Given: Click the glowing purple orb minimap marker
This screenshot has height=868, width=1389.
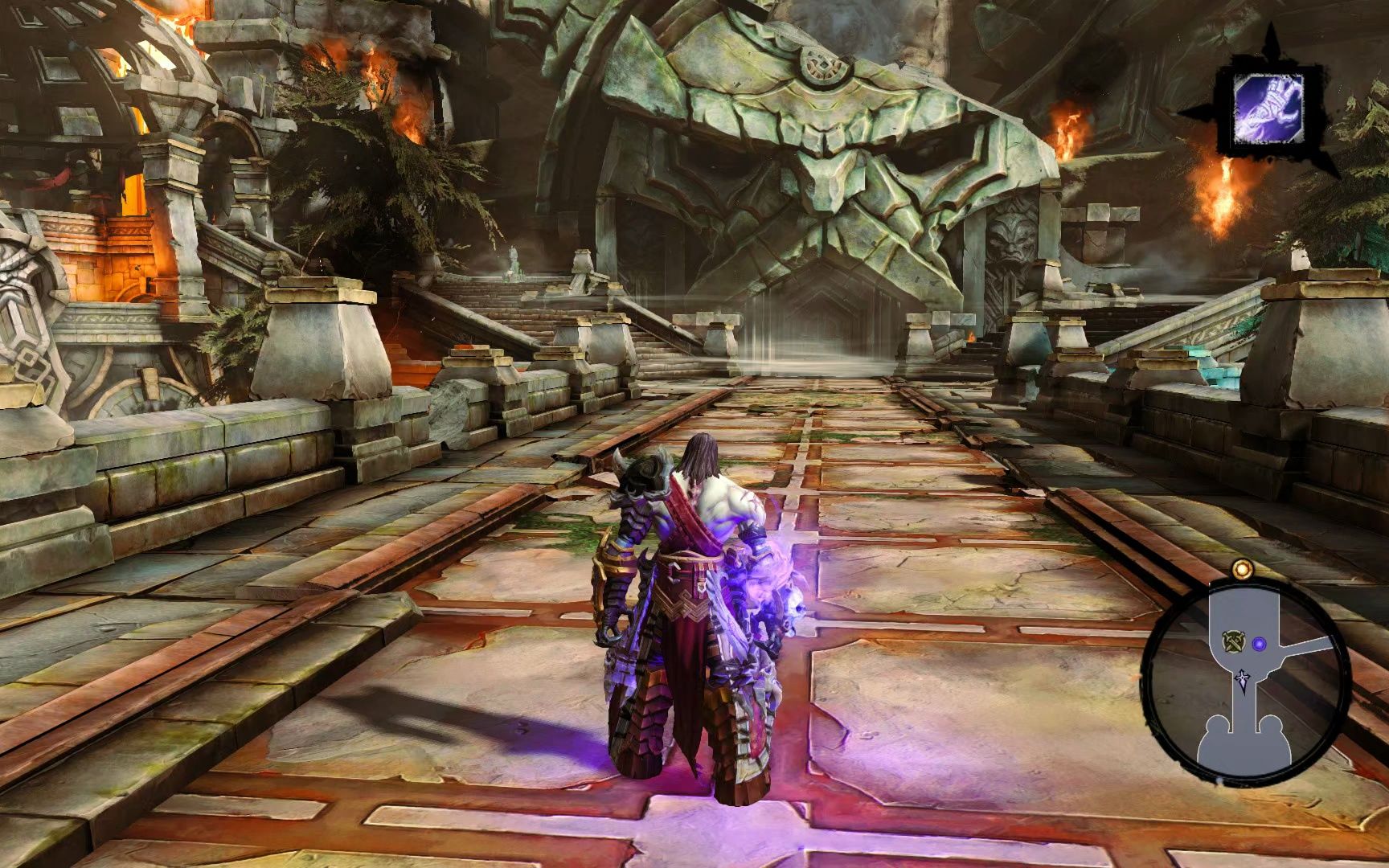Looking at the screenshot, I should (x=1259, y=642).
